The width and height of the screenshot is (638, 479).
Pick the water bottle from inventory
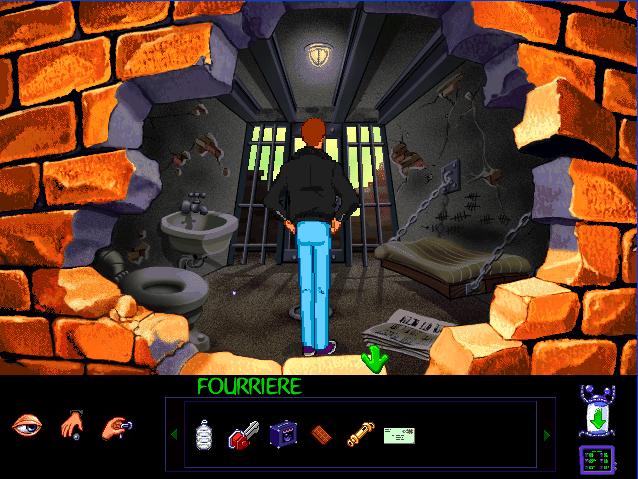click(204, 434)
